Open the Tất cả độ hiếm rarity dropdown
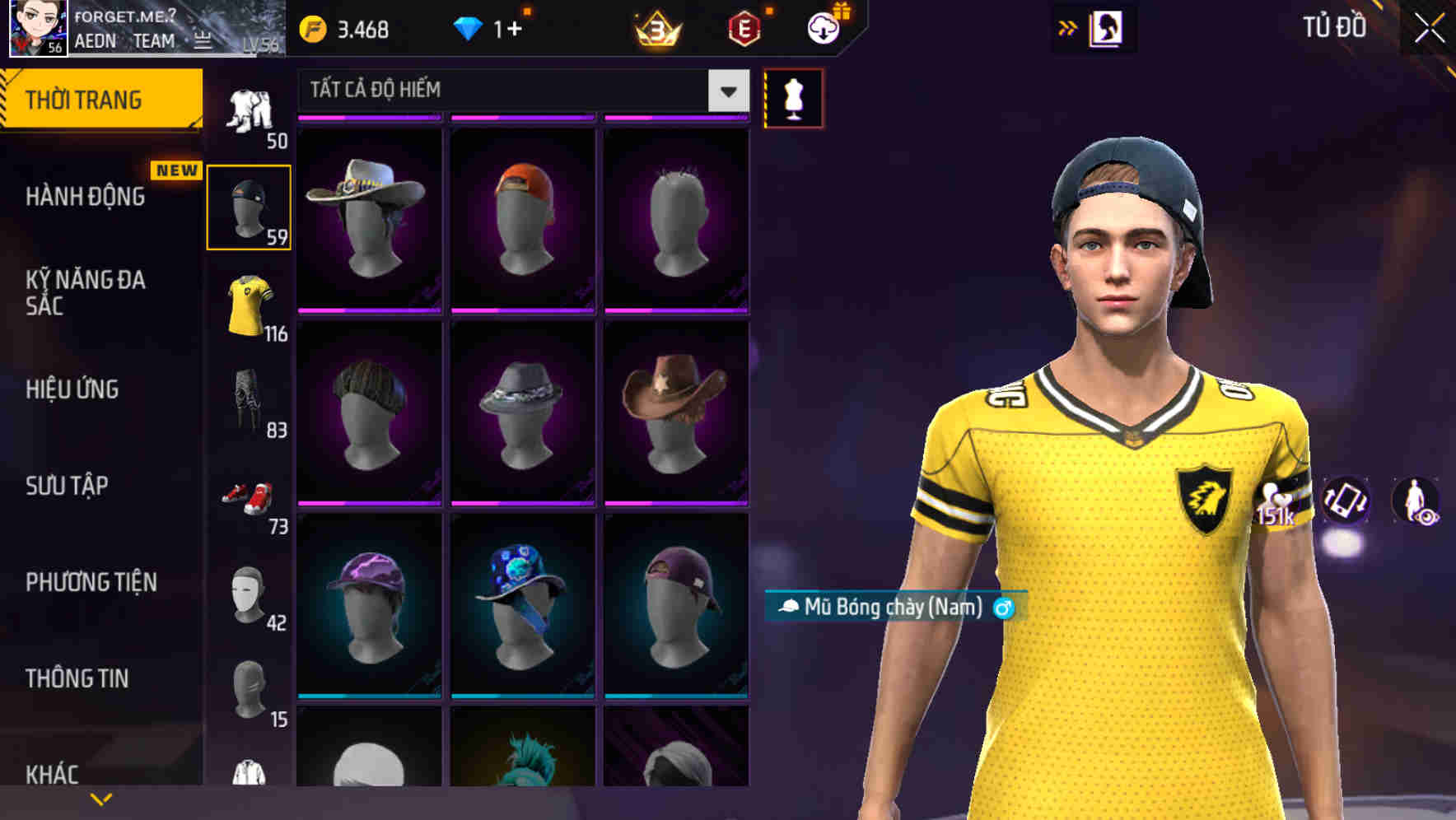Screen dimensions: 1456x820 [519, 91]
